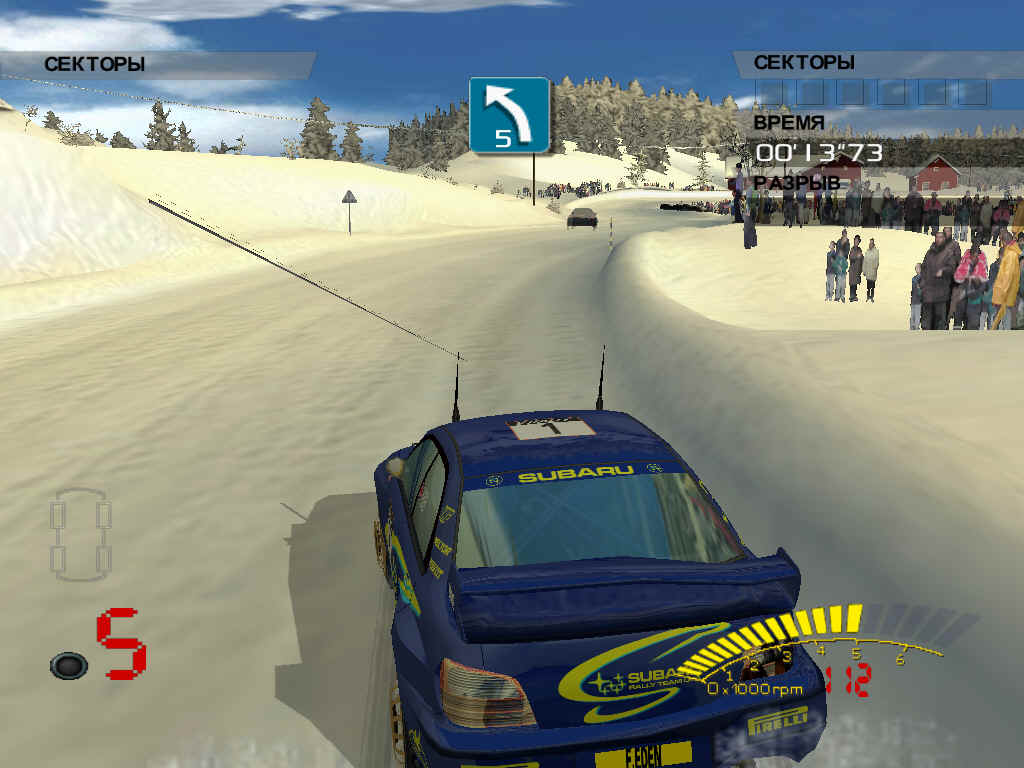The image size is (1024, 768).
Task: Click the round dark indicator beside the gear digit
Action: click(68, 665)
